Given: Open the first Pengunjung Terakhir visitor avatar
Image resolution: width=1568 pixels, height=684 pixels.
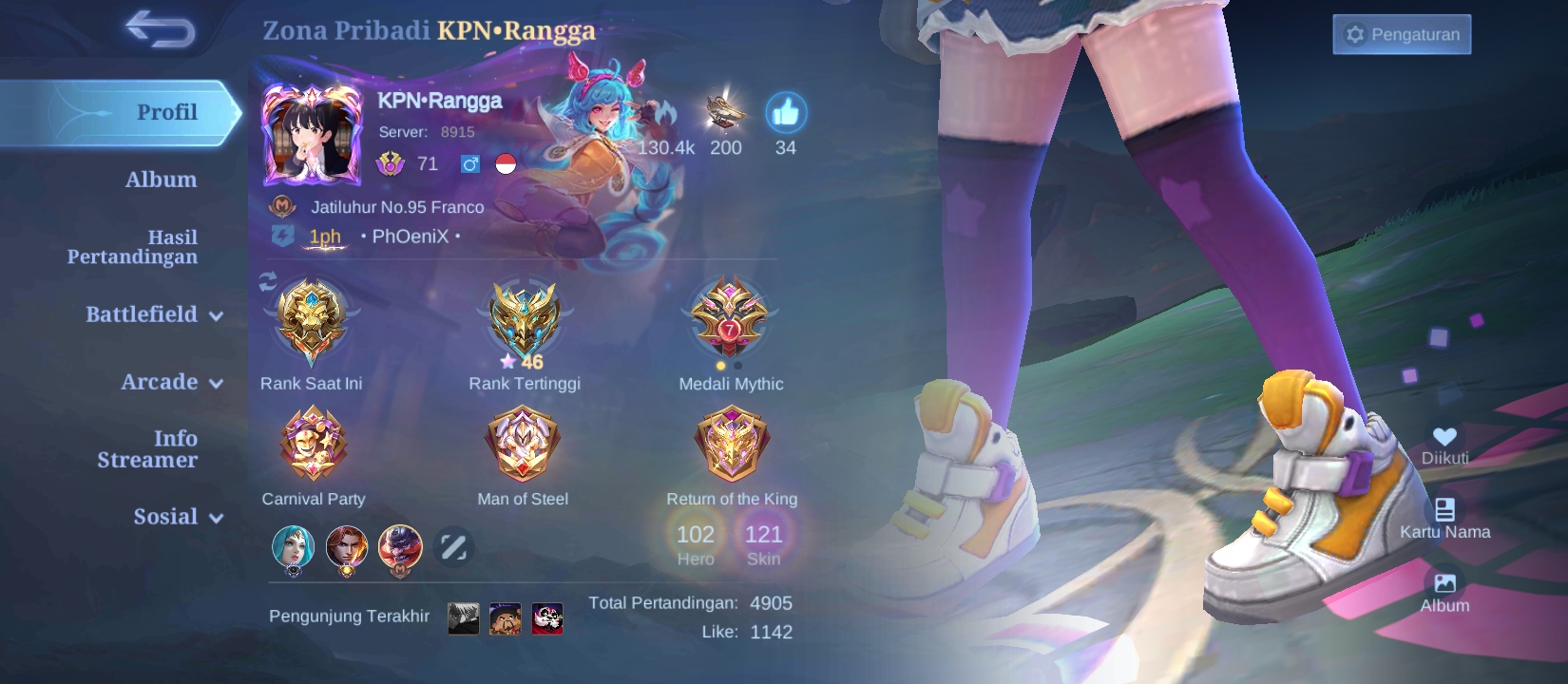Looking at the screenshot, I should pyautogui.click(x=462, y=617).
